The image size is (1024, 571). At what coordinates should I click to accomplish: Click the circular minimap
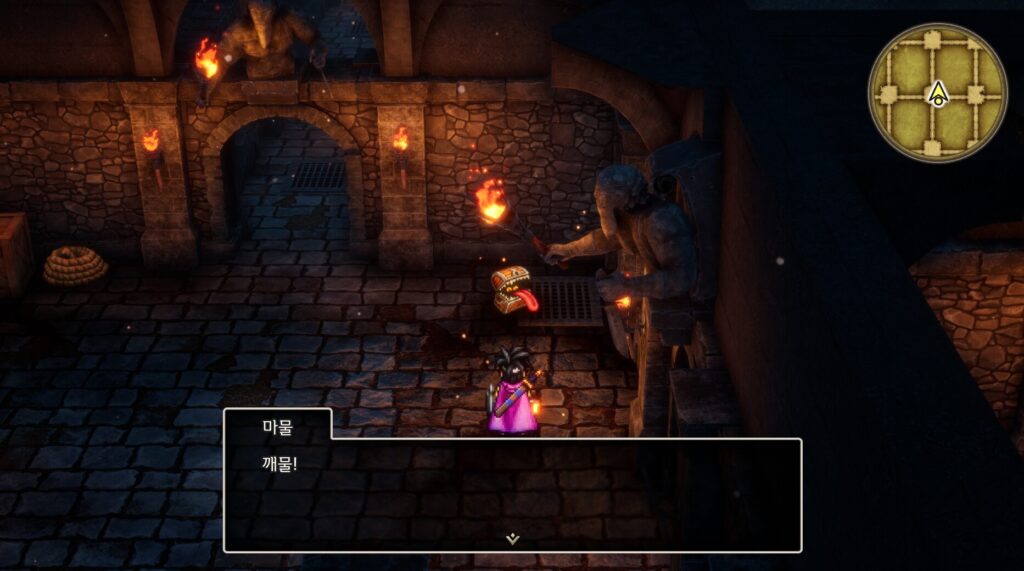click(x=937, y=93)
